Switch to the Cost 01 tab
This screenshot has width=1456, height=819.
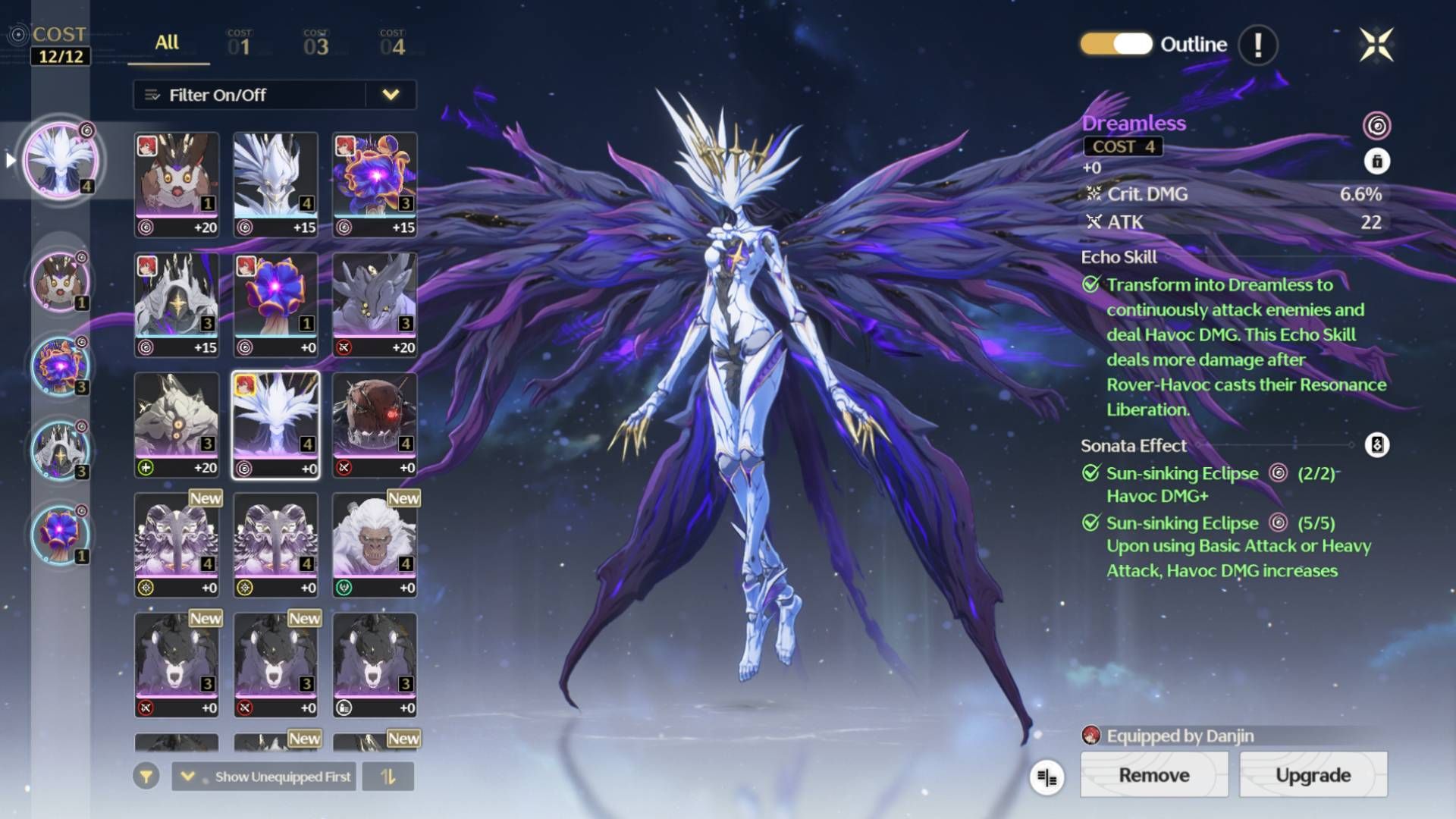coord(237,44)
